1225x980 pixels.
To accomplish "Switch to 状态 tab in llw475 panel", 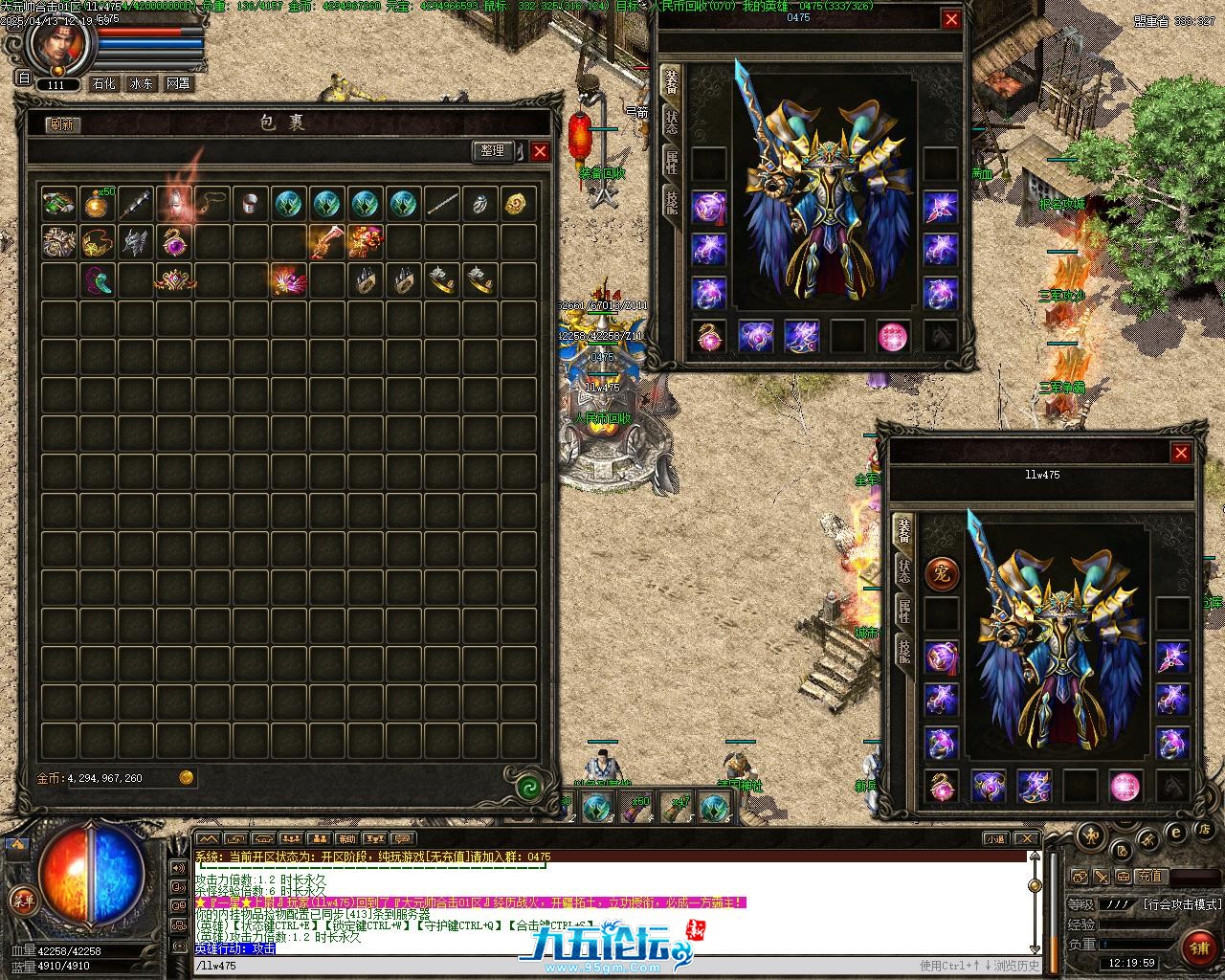I will [903, 570].
